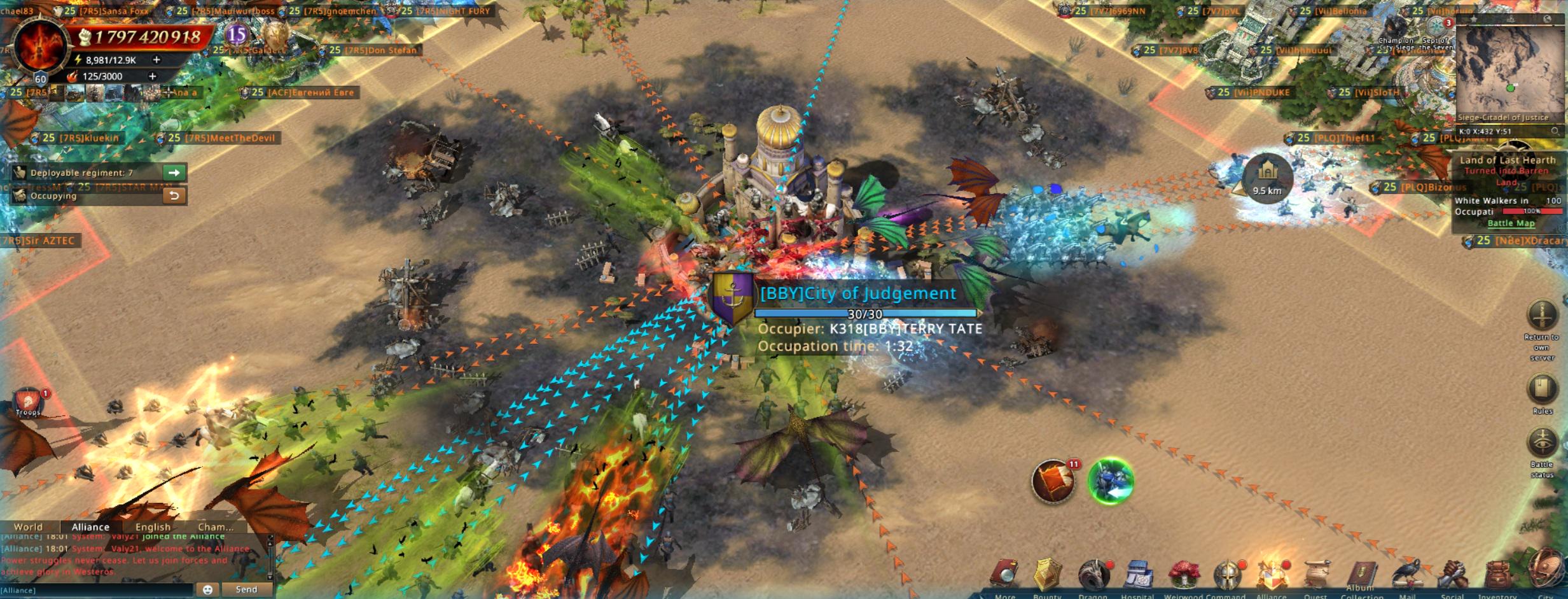The image size is (1568, 599).
Task: View the Battle status eye icon
Action: pyautogui.click(x=1542, y=442)
